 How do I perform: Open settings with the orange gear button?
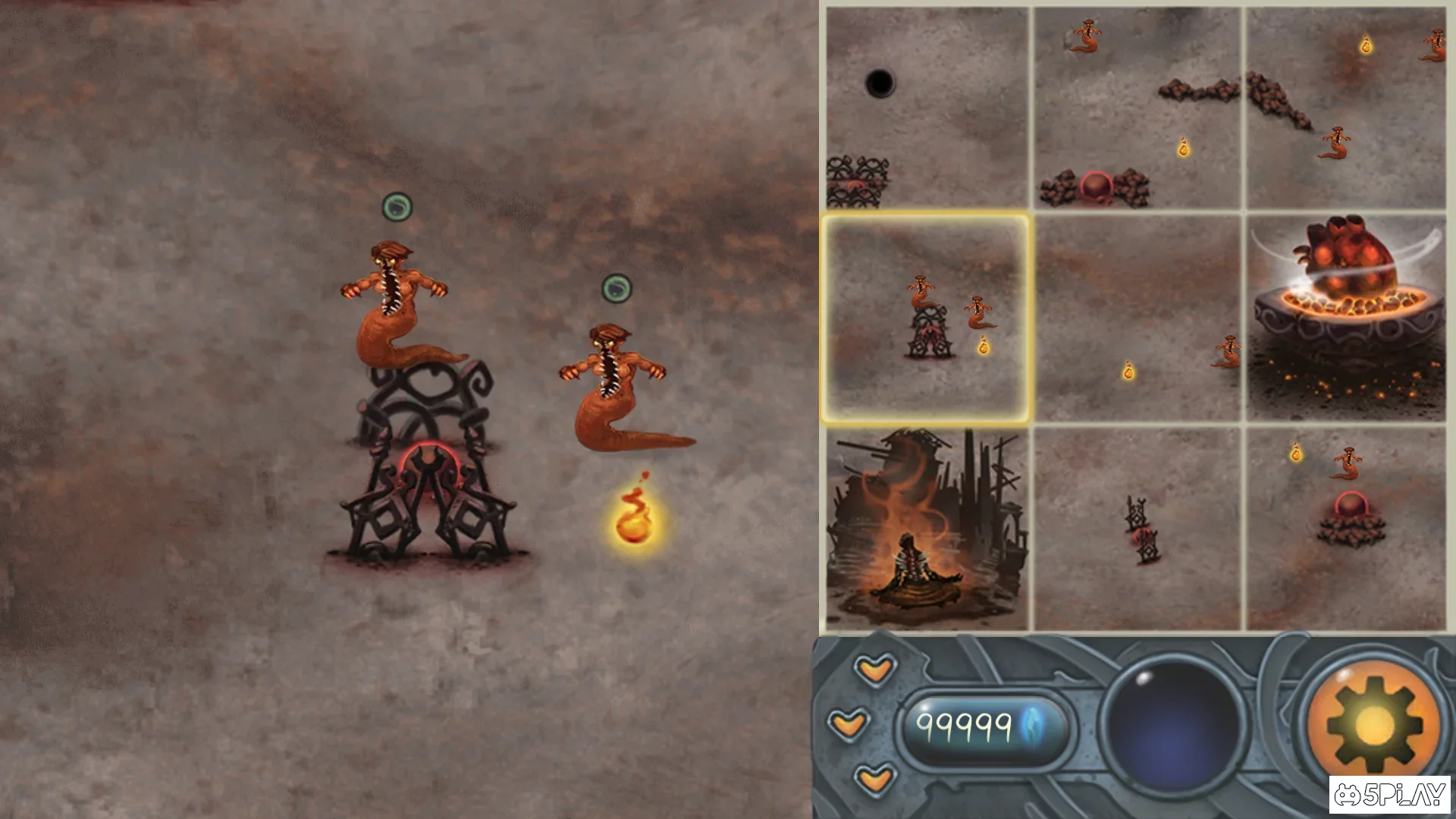click(1374, 723)
